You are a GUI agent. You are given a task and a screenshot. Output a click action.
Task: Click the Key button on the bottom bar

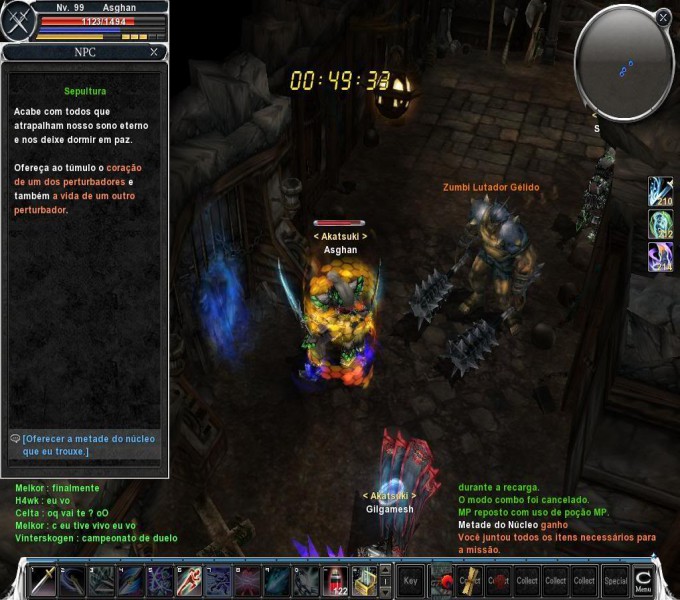tap(410, 580)
